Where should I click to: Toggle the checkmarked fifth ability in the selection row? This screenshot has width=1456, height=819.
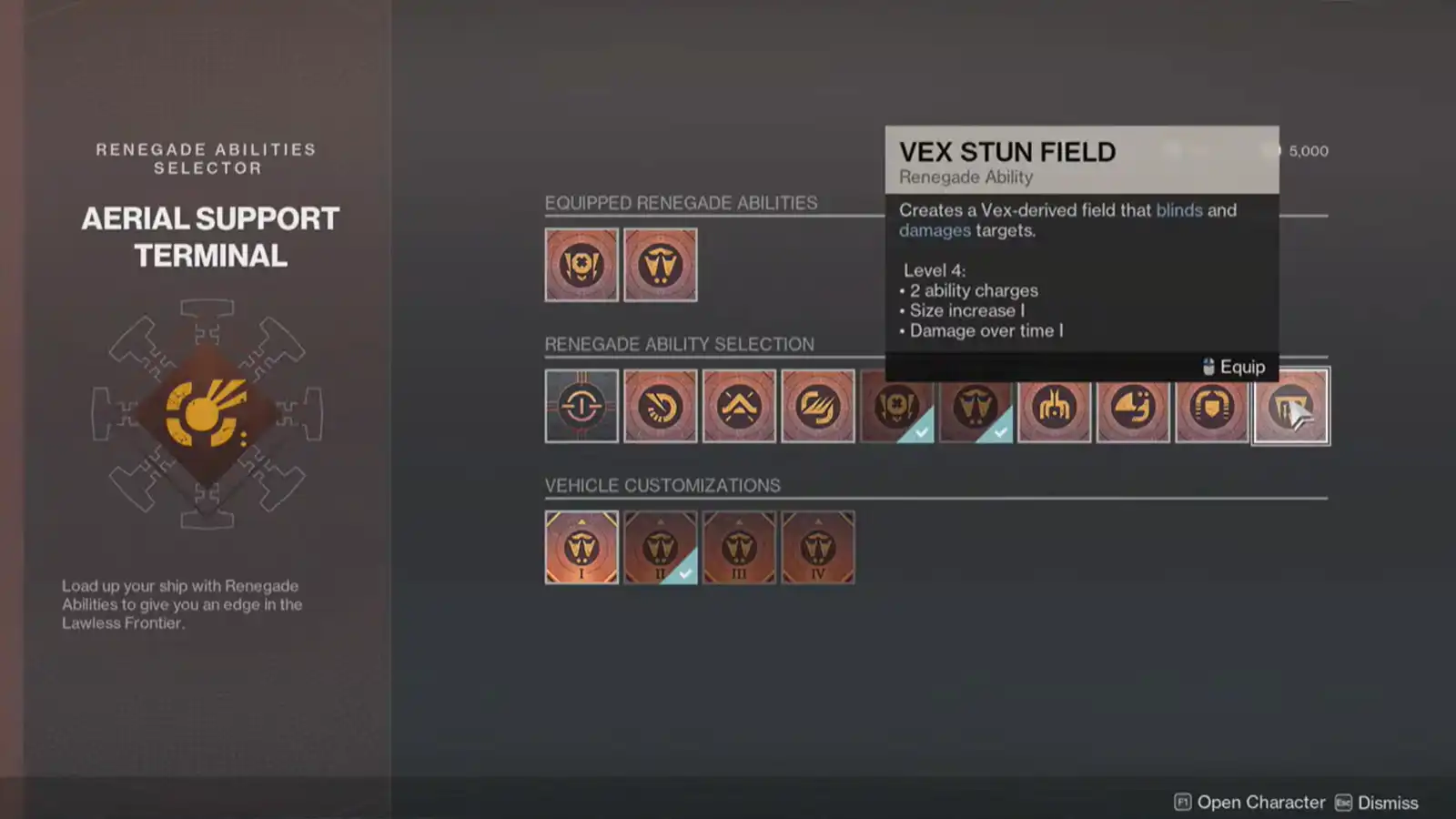(896, 407)
